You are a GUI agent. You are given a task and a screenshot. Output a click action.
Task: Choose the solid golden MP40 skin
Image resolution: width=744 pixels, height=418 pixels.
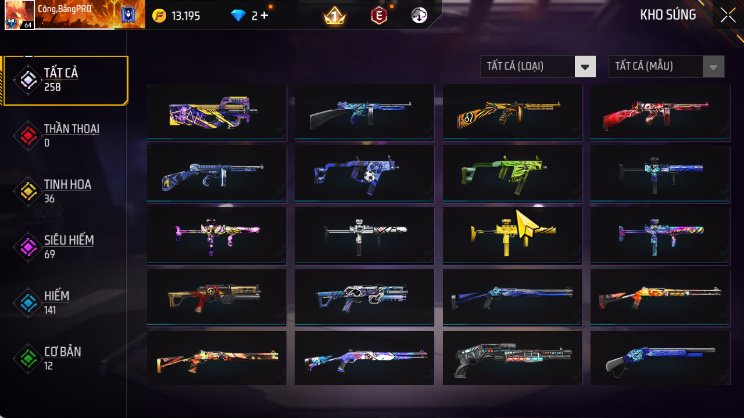511,233
